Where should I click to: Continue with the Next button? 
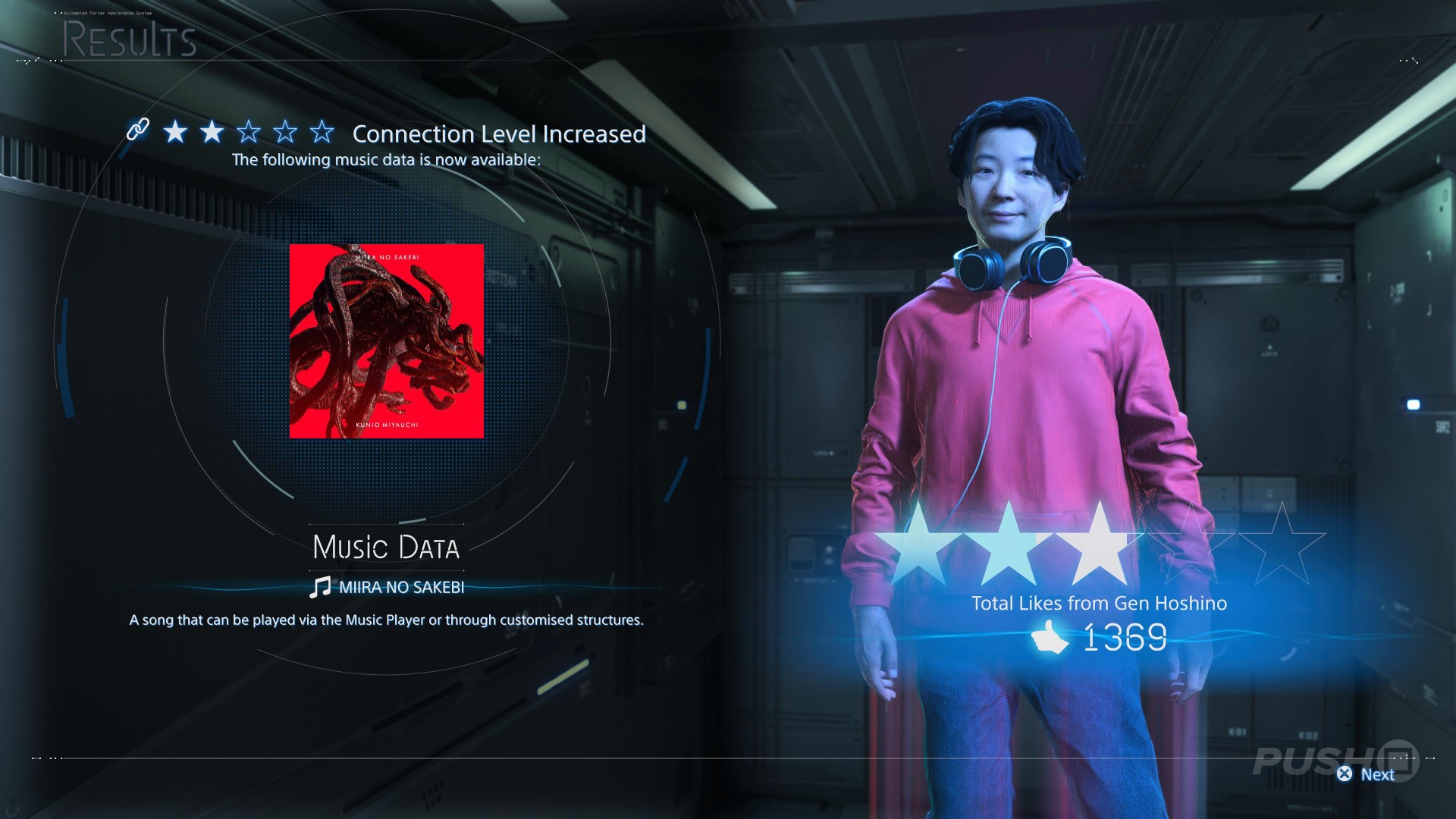coord(1367,774)
